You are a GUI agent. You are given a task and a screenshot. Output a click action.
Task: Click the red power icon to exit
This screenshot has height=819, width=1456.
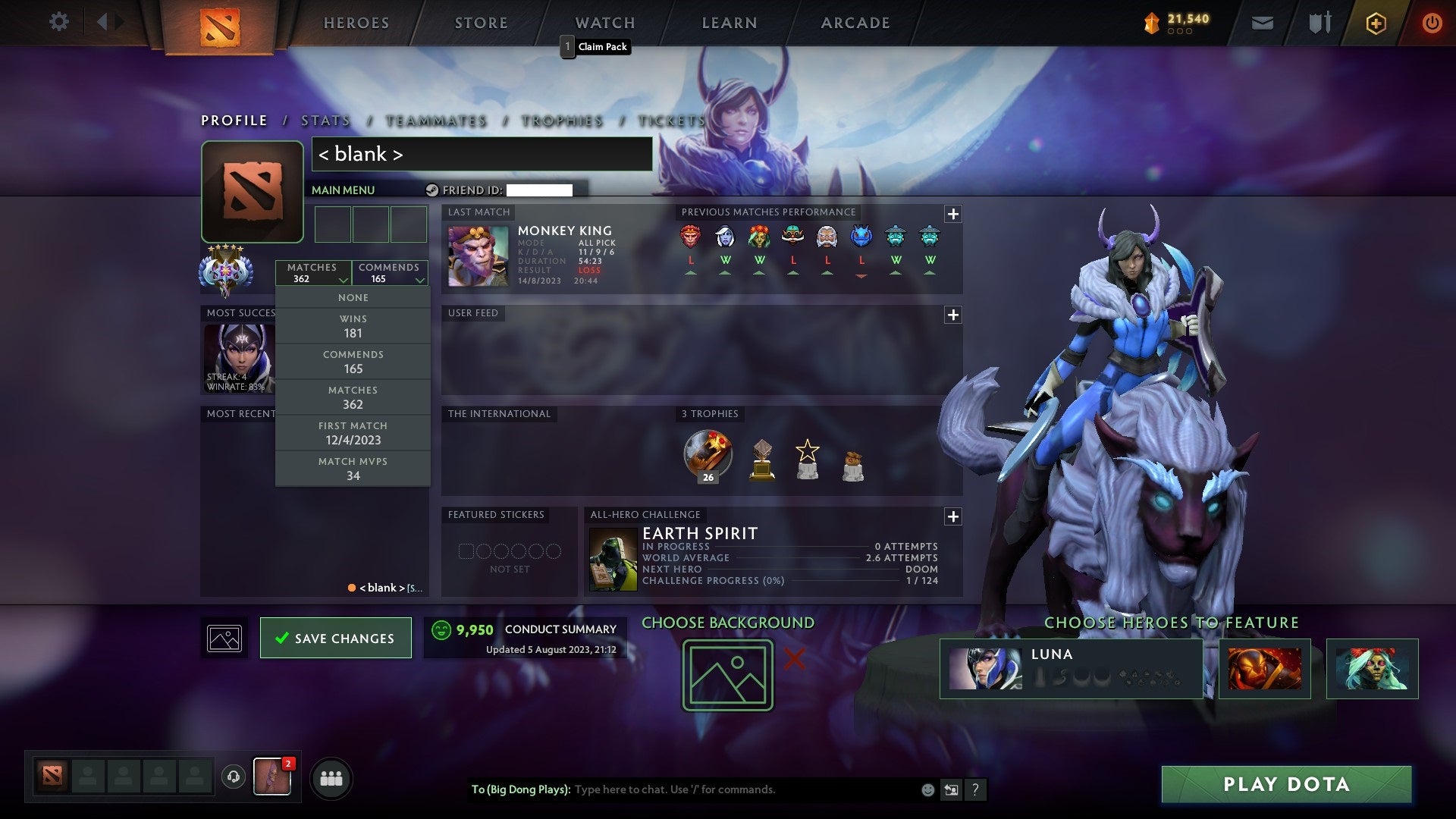(x=1432, y=23)
